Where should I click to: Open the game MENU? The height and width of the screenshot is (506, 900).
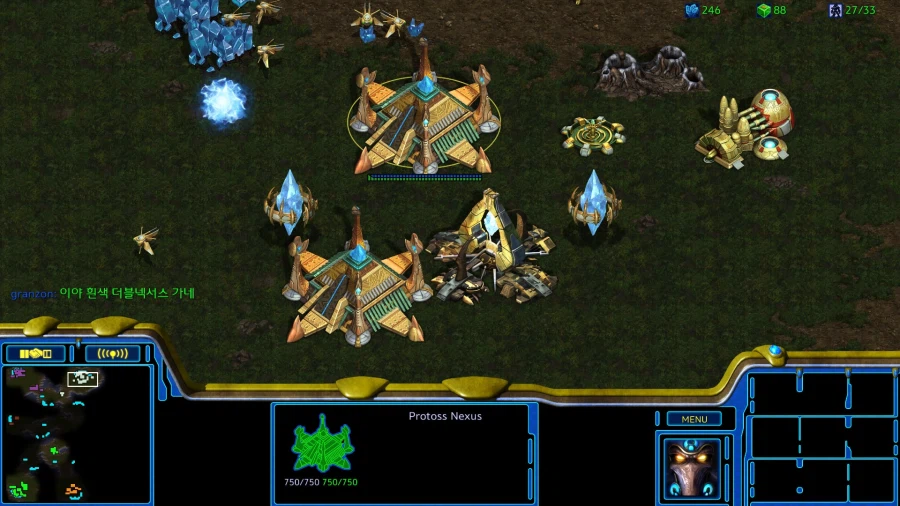[694, 419]
